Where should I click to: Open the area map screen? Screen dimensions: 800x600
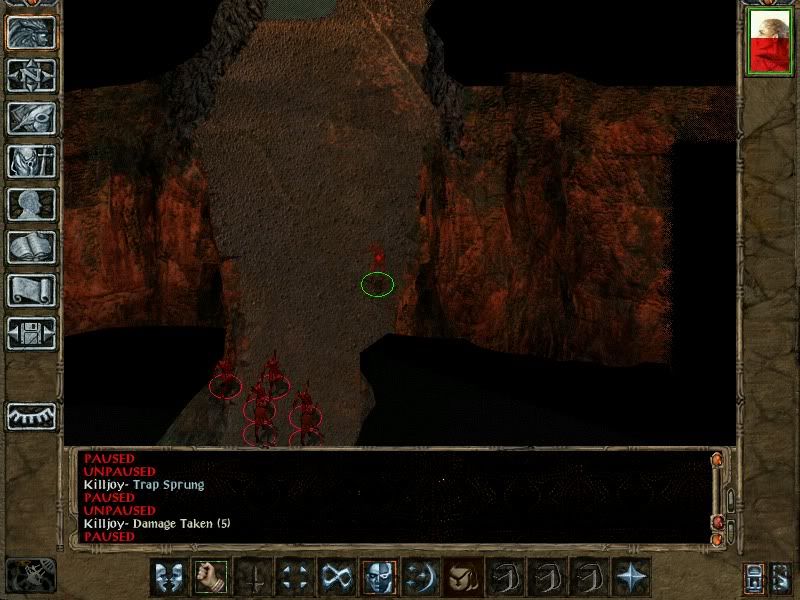31,75
